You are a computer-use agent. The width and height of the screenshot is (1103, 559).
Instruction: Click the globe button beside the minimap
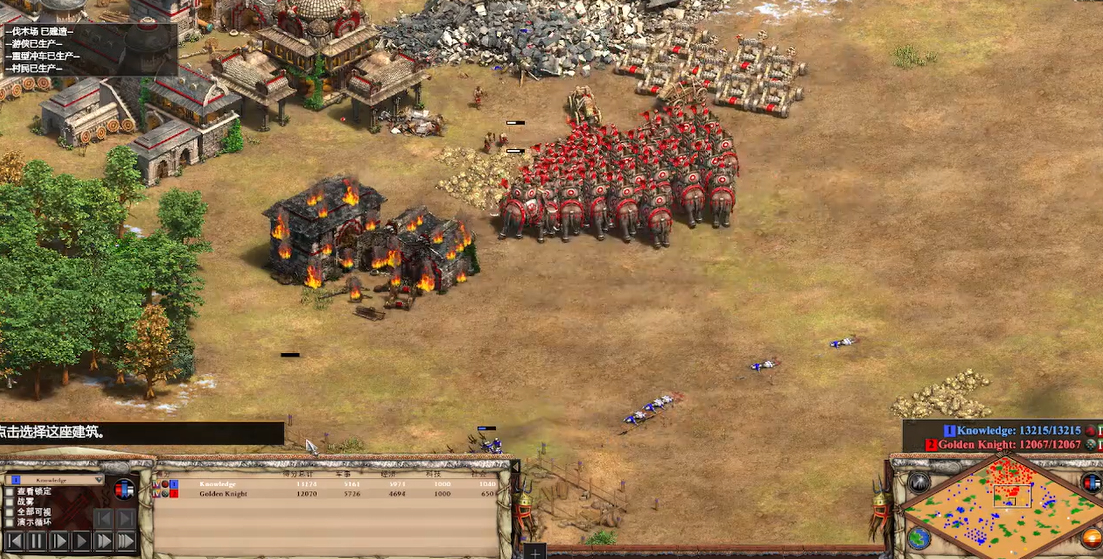pos(917,537)
